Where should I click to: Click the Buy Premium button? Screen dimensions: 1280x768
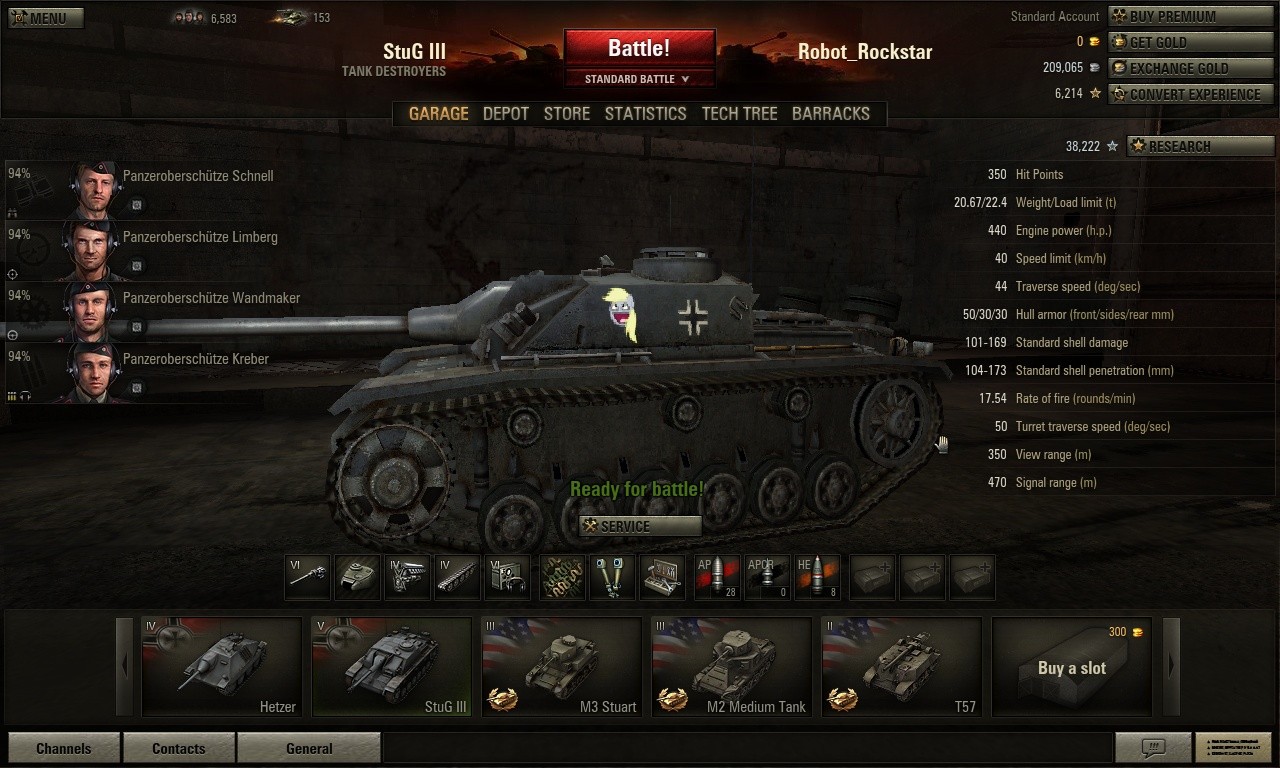pos(1190,16)
